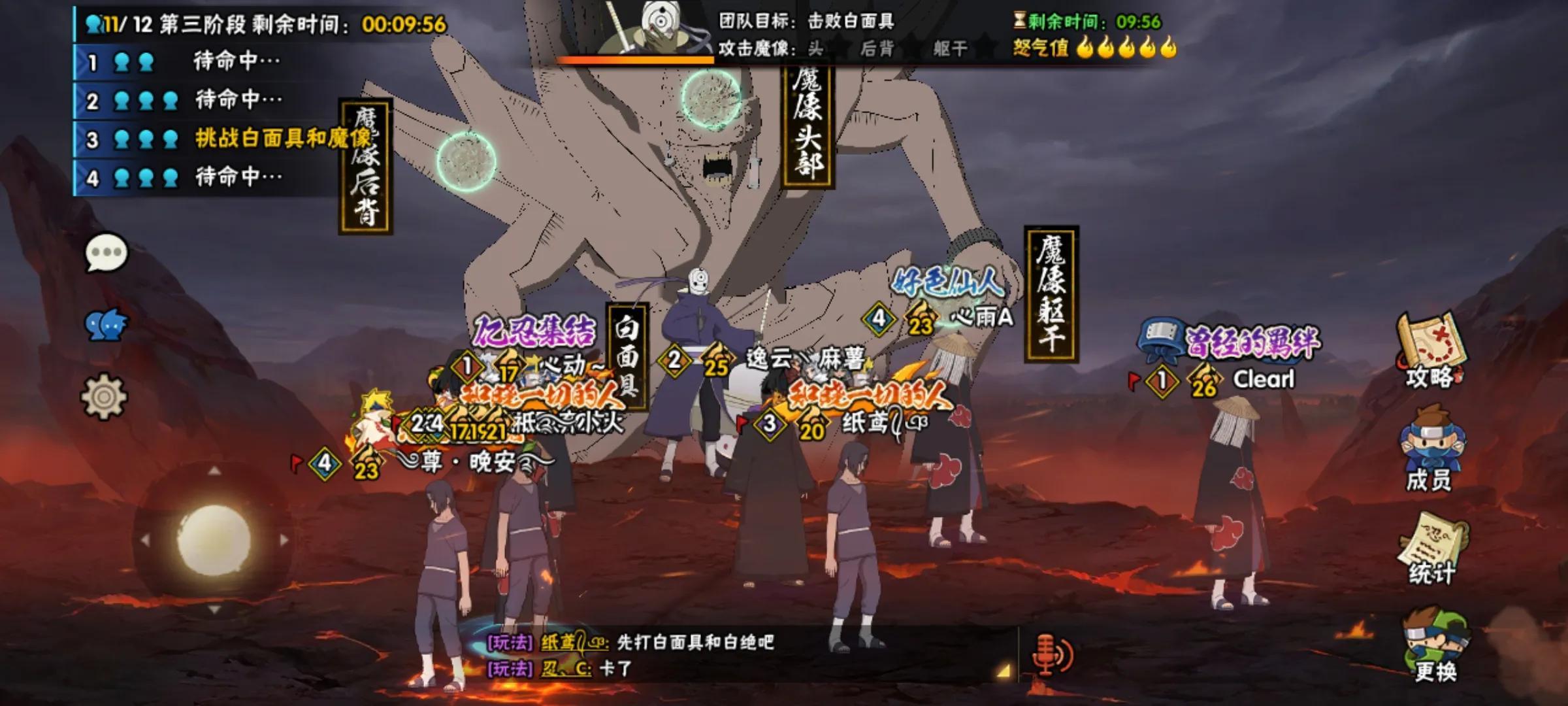This screenshot has width=1568, height=706.
Task: Show the 统计 statistics scroll
Action: click(x=1430, y=549)
